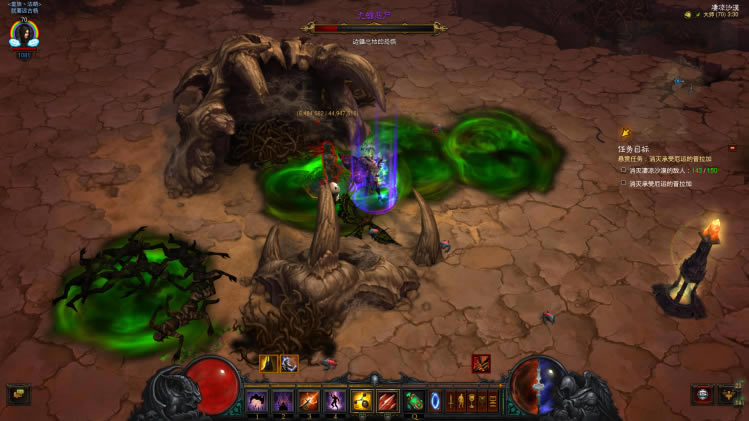
Task: Open the chat button at bottom left
Action: [18, 394]
